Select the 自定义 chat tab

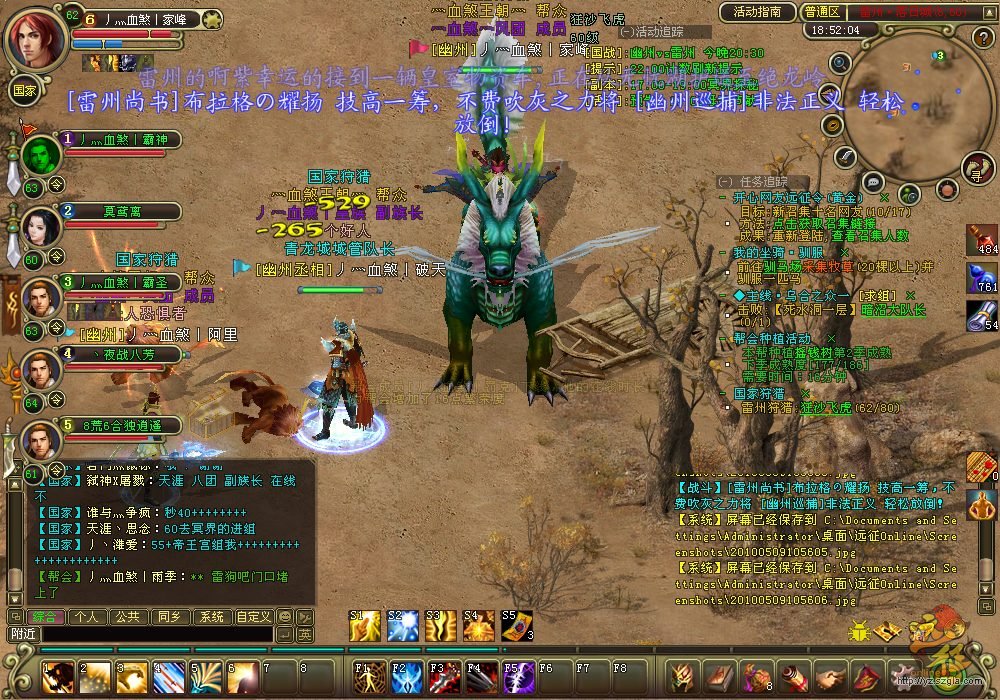[253, 617]
